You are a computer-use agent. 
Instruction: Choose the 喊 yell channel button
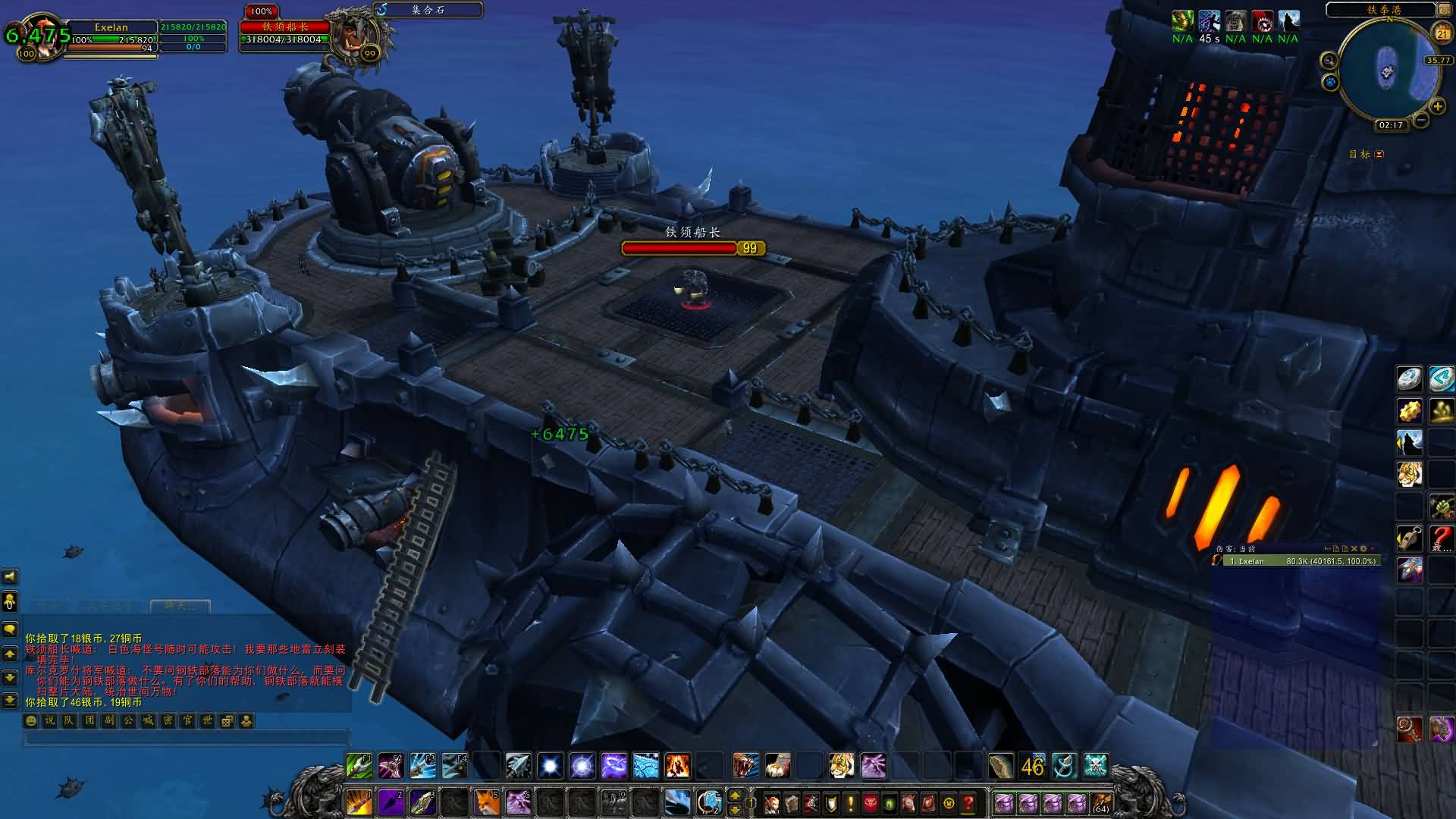tap(148, 720)
